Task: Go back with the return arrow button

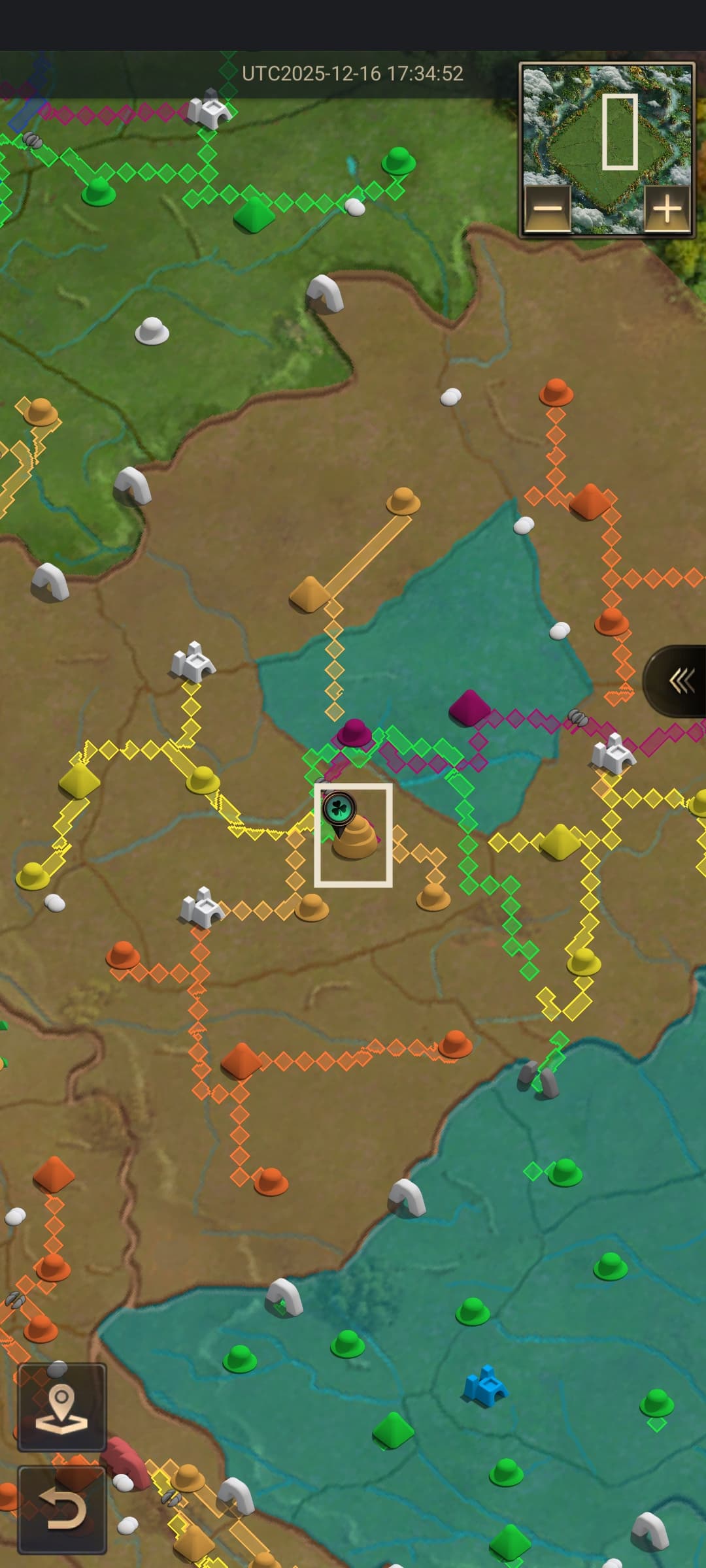Action: 61,1510
